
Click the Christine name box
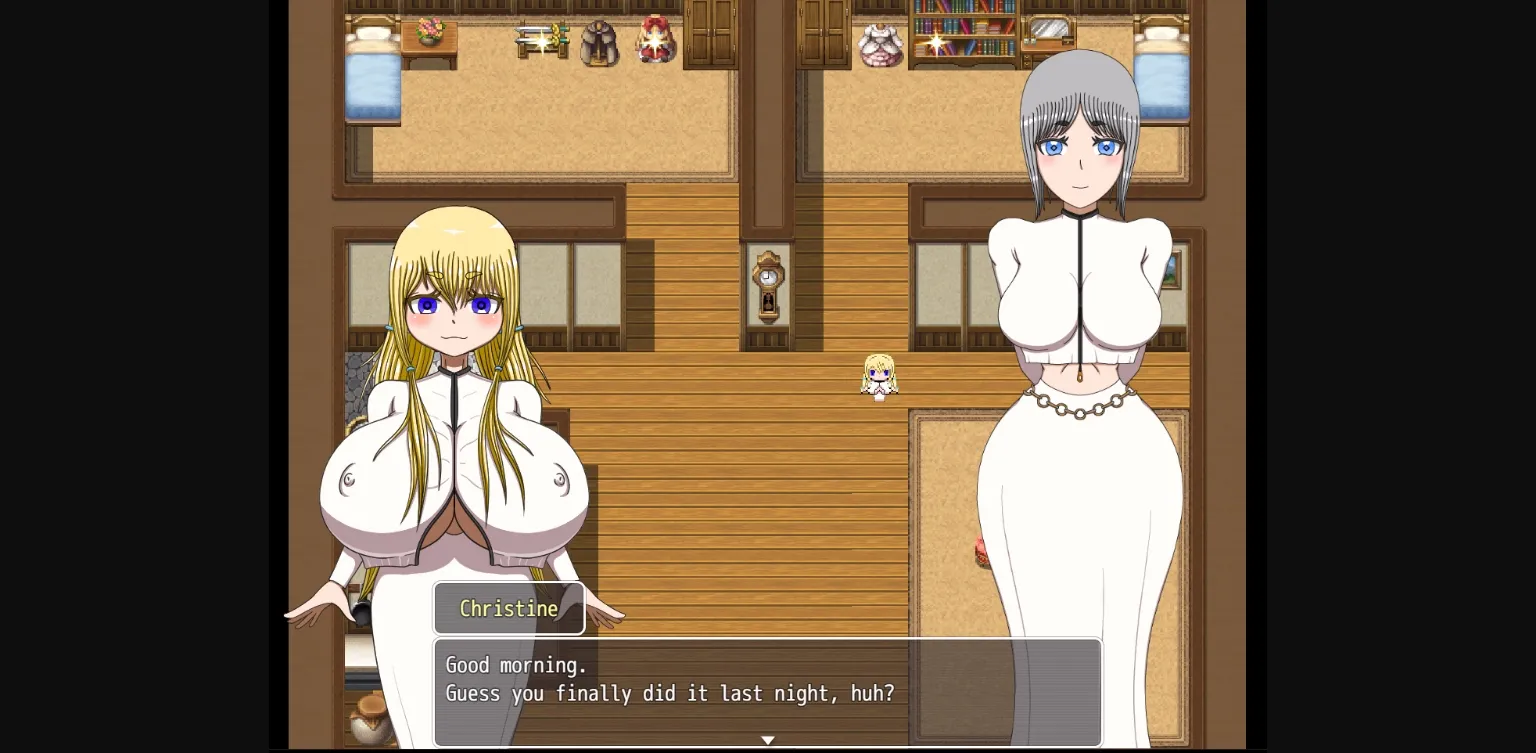click(x=509, y=608)
